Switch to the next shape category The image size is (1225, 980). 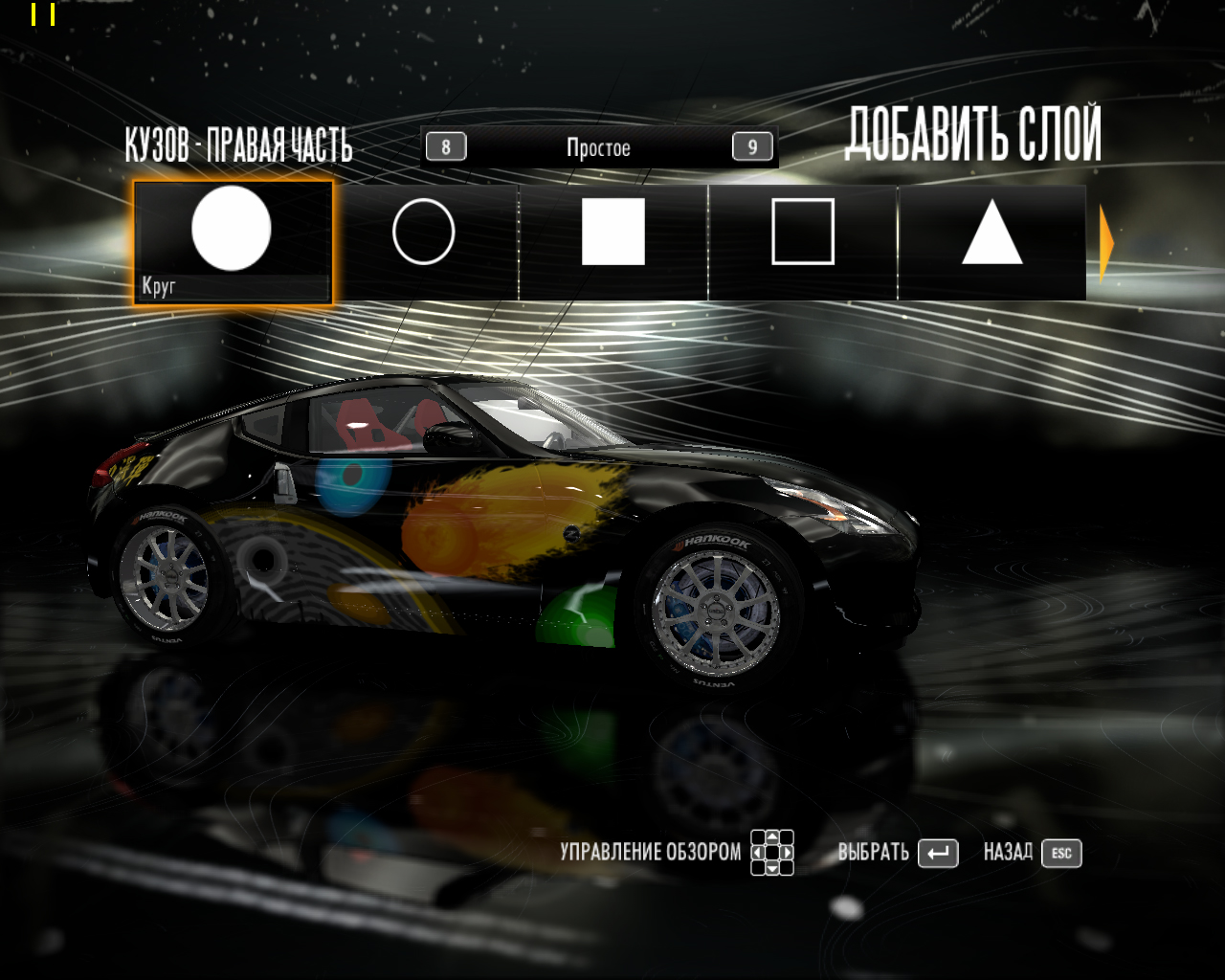pos(752,147)
